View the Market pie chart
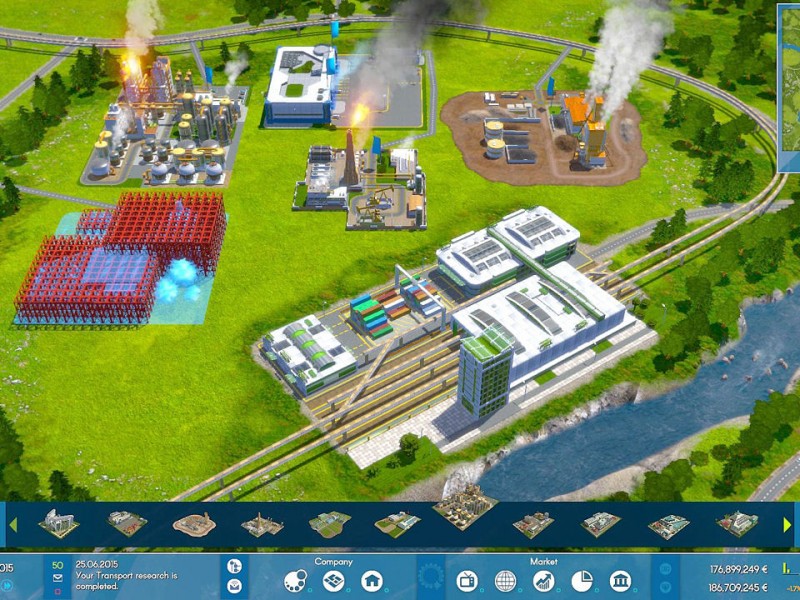 click(581, 581)
